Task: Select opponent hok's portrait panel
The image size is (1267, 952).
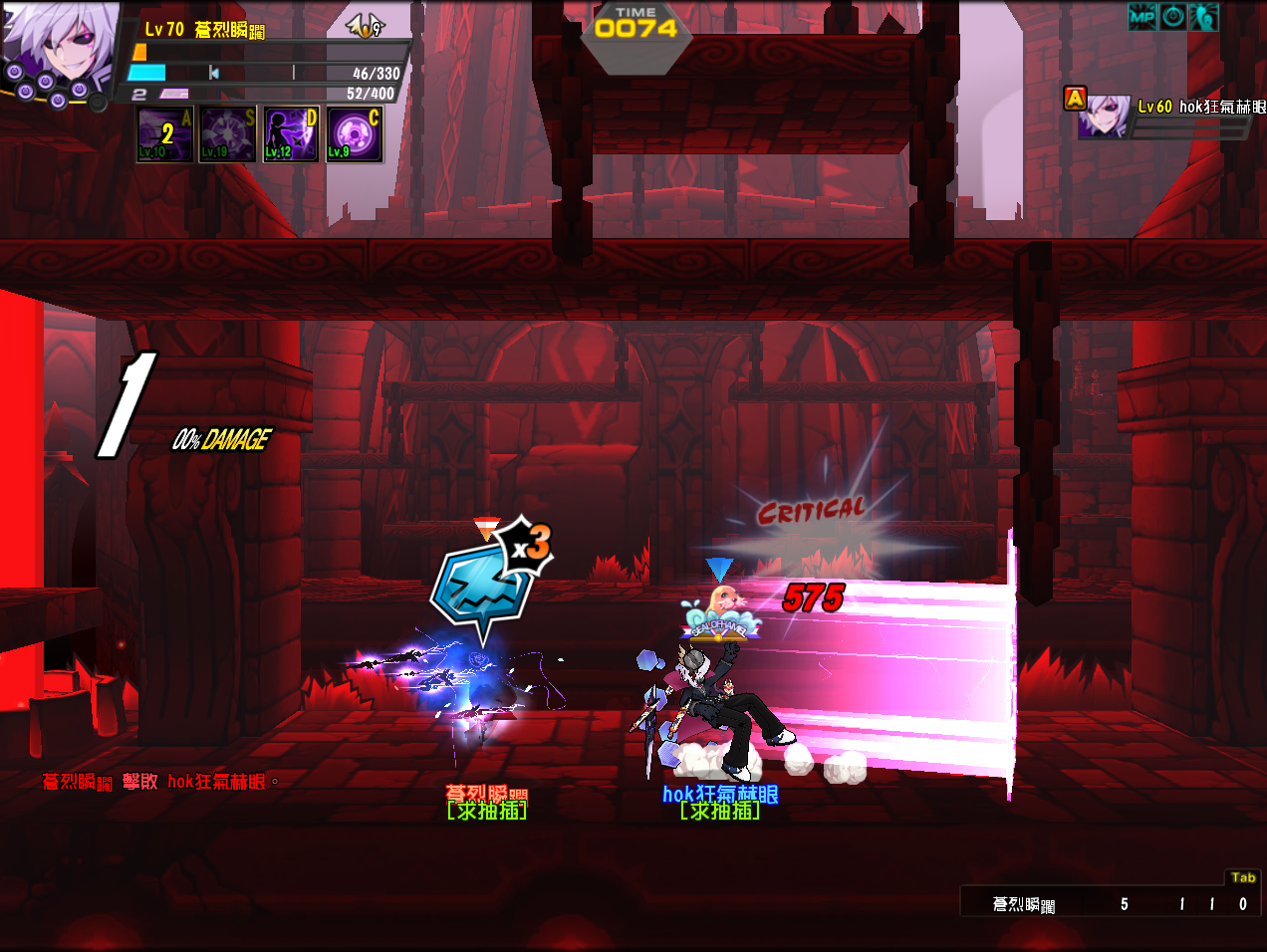Action: pos(1106,117)
